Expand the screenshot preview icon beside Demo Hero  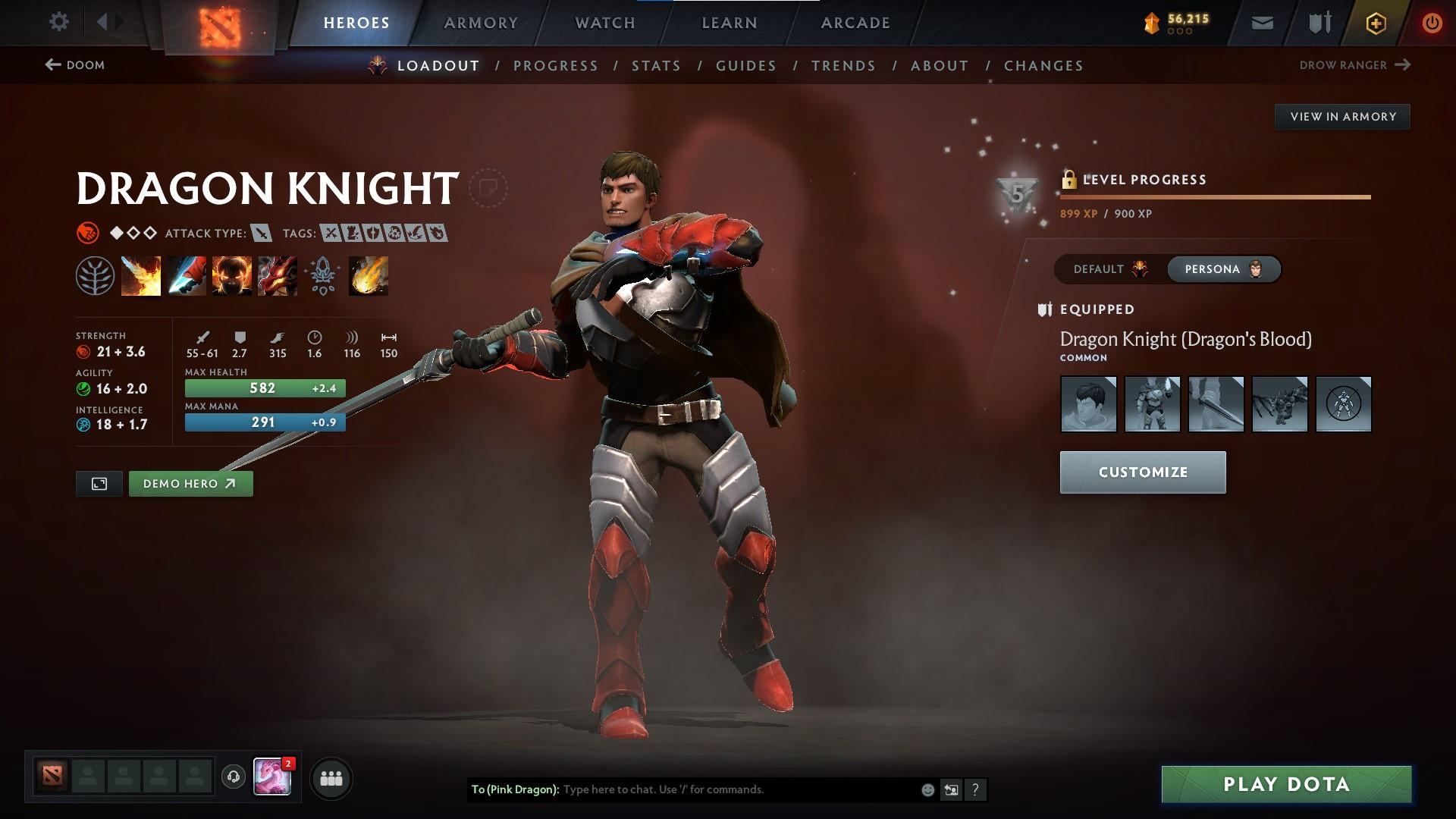98,483
